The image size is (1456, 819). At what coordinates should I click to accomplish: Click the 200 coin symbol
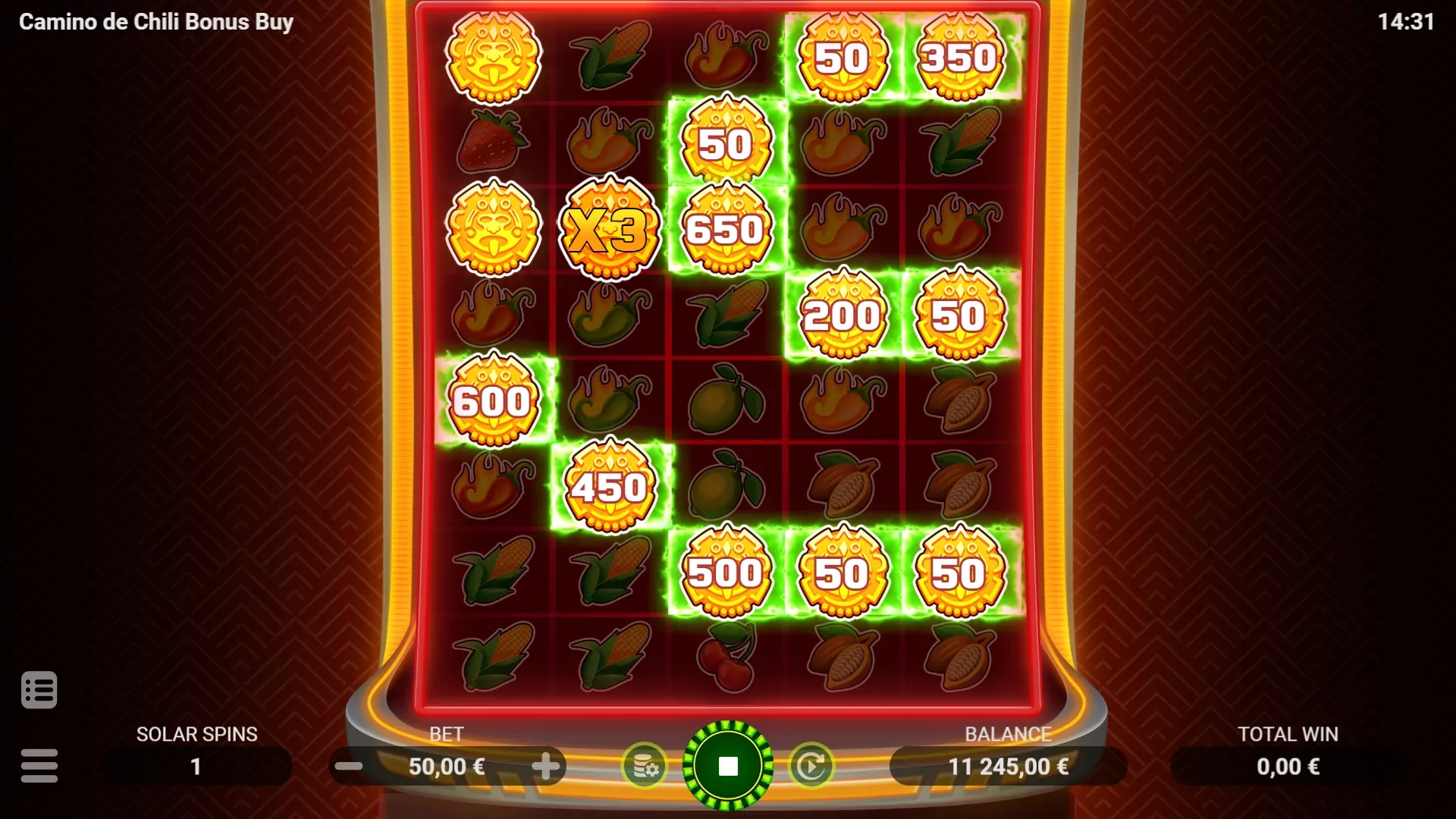pyautogui.click(x=842, y=312)
